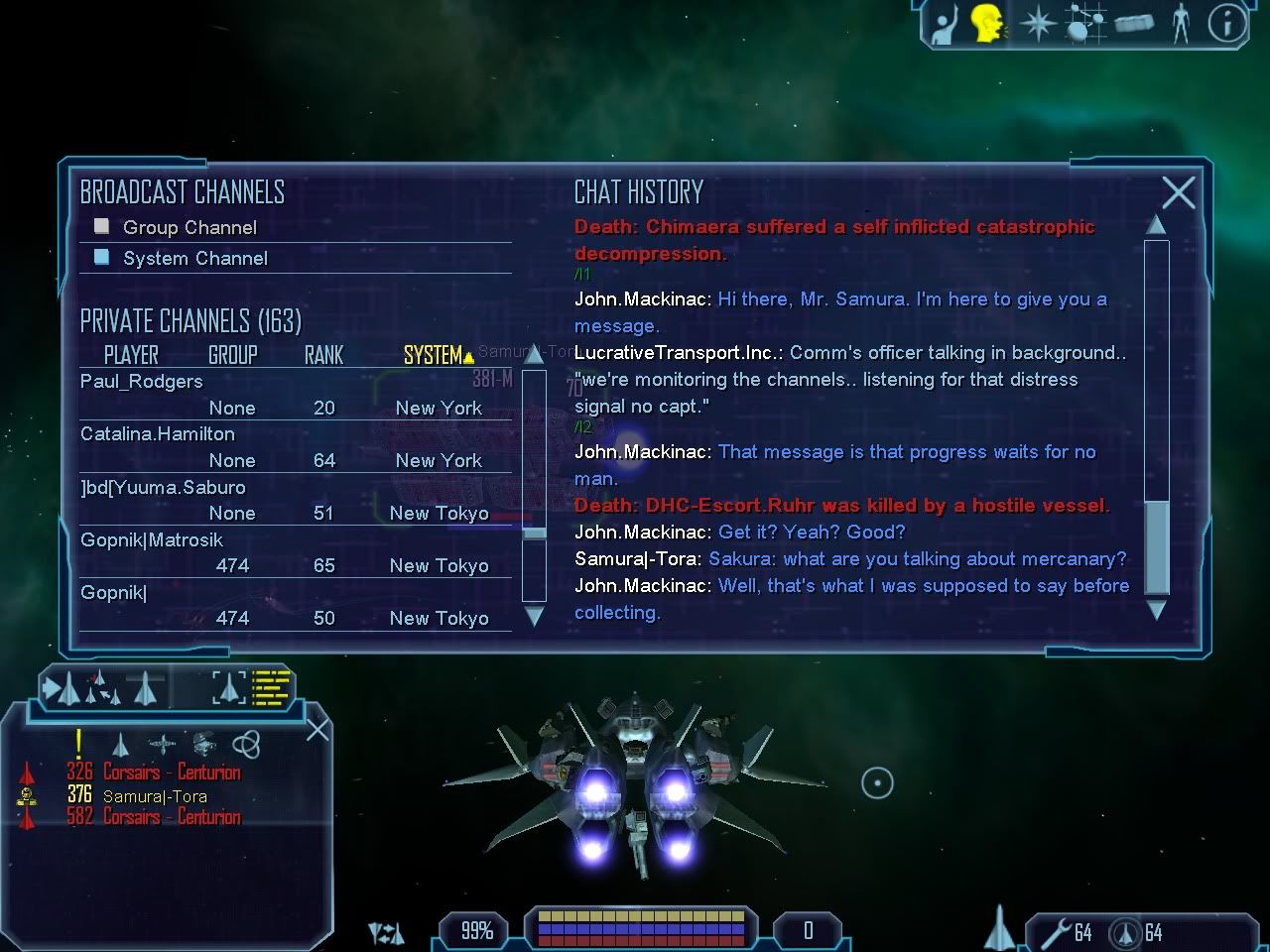The image size is (1270, 952).
Task: Click chat history scroll-down arrow
Action: (x=1156, y=611)
